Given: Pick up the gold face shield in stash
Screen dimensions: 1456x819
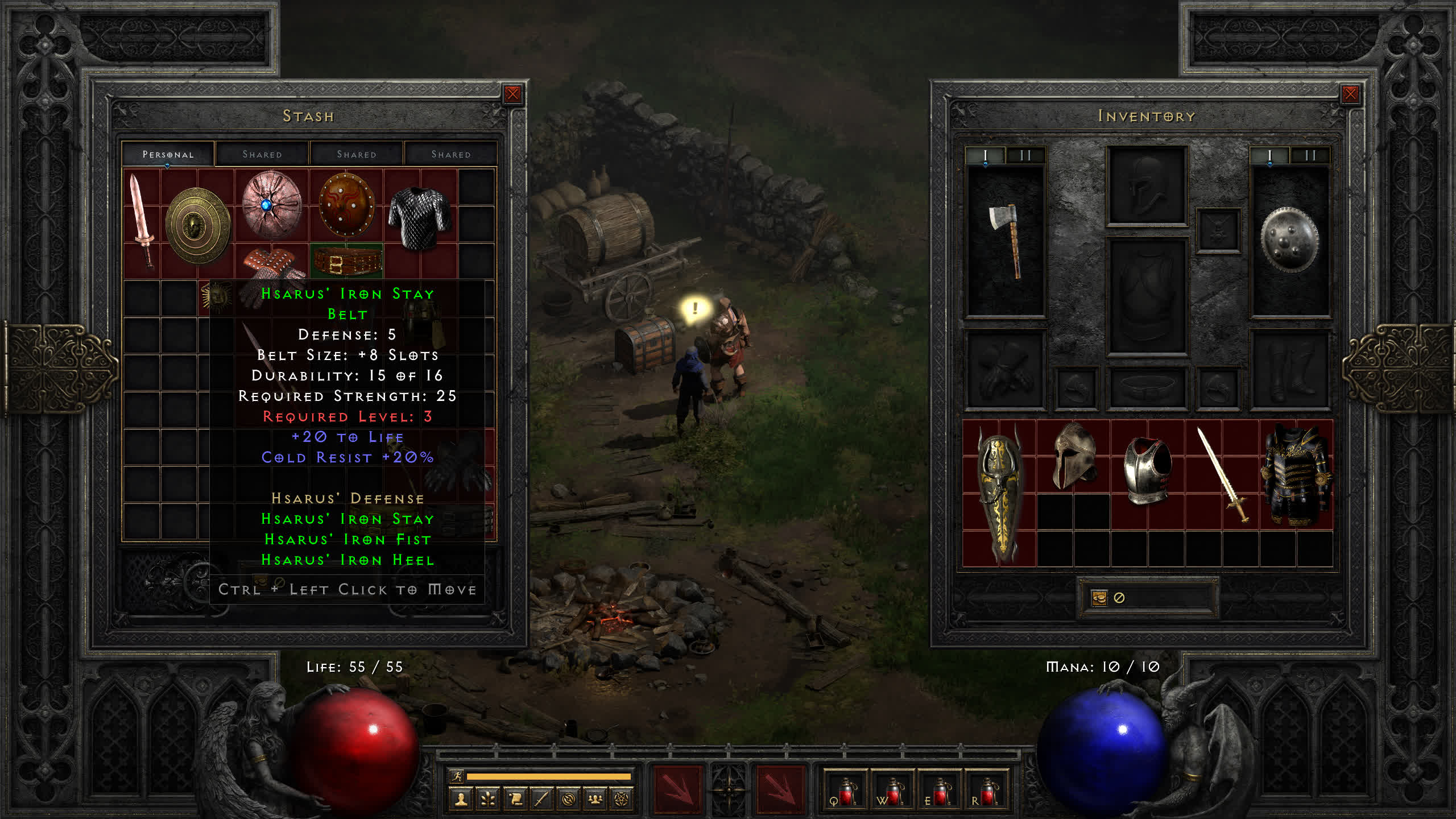Looking at the screenshot, I should click(197, 225).
